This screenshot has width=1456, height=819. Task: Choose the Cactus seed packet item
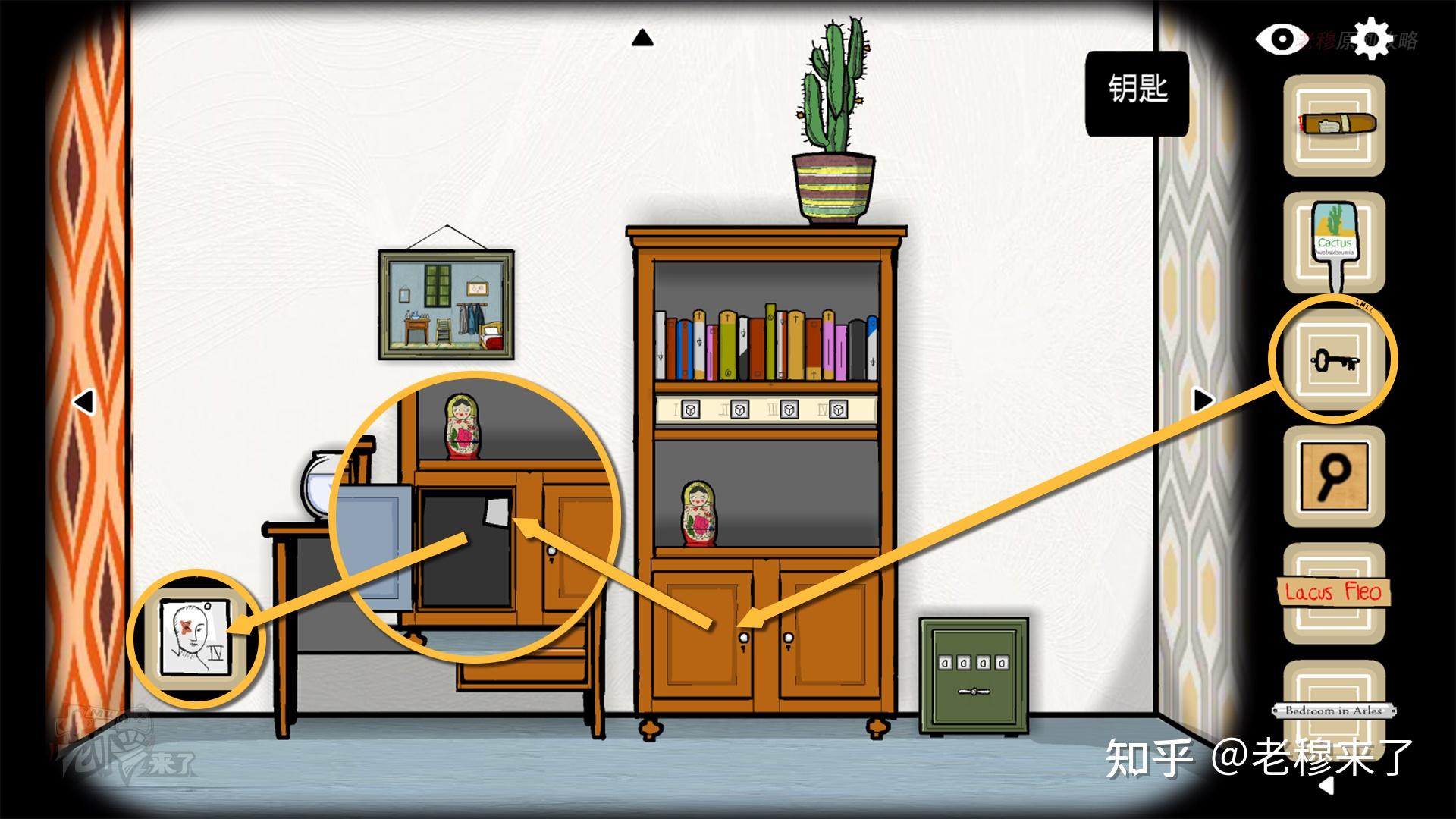[1334, 243]
